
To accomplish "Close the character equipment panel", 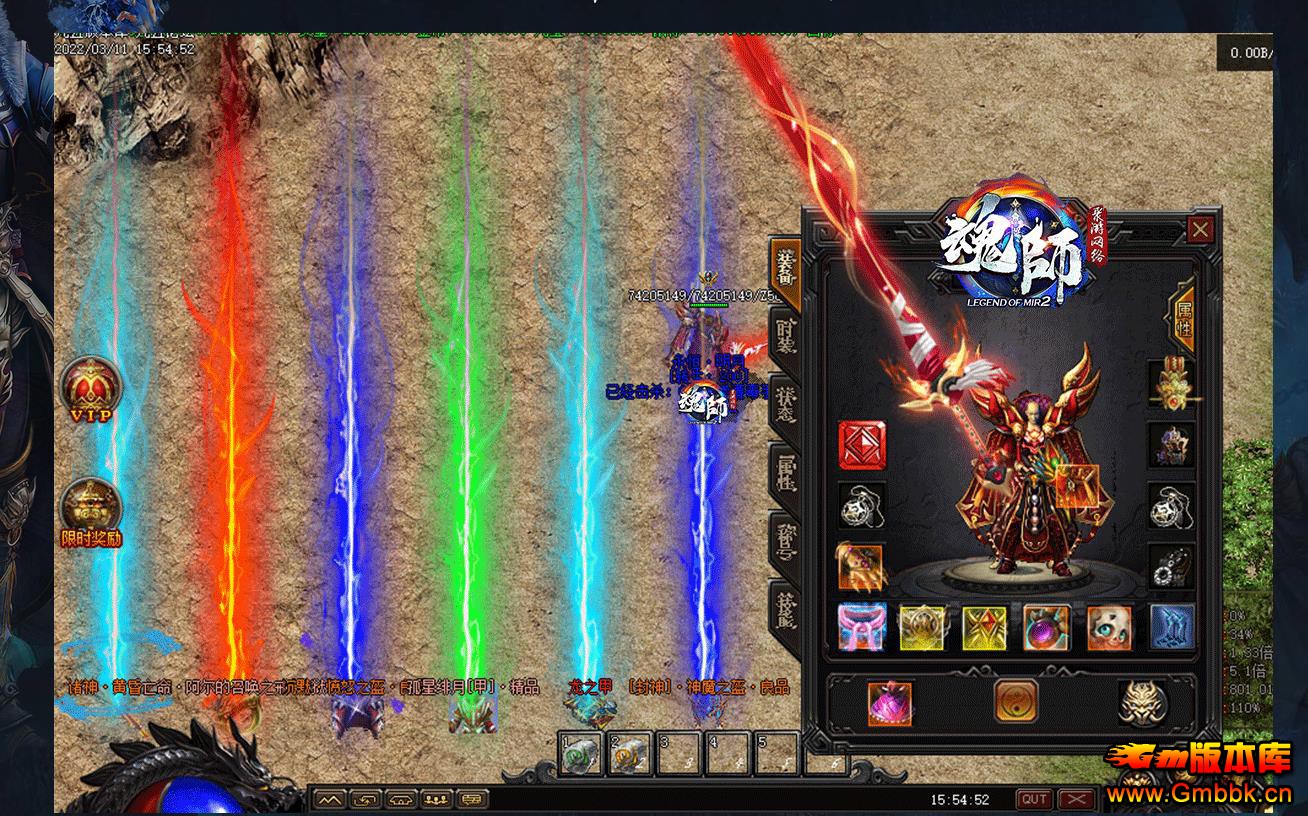I will pos(1200,230).
